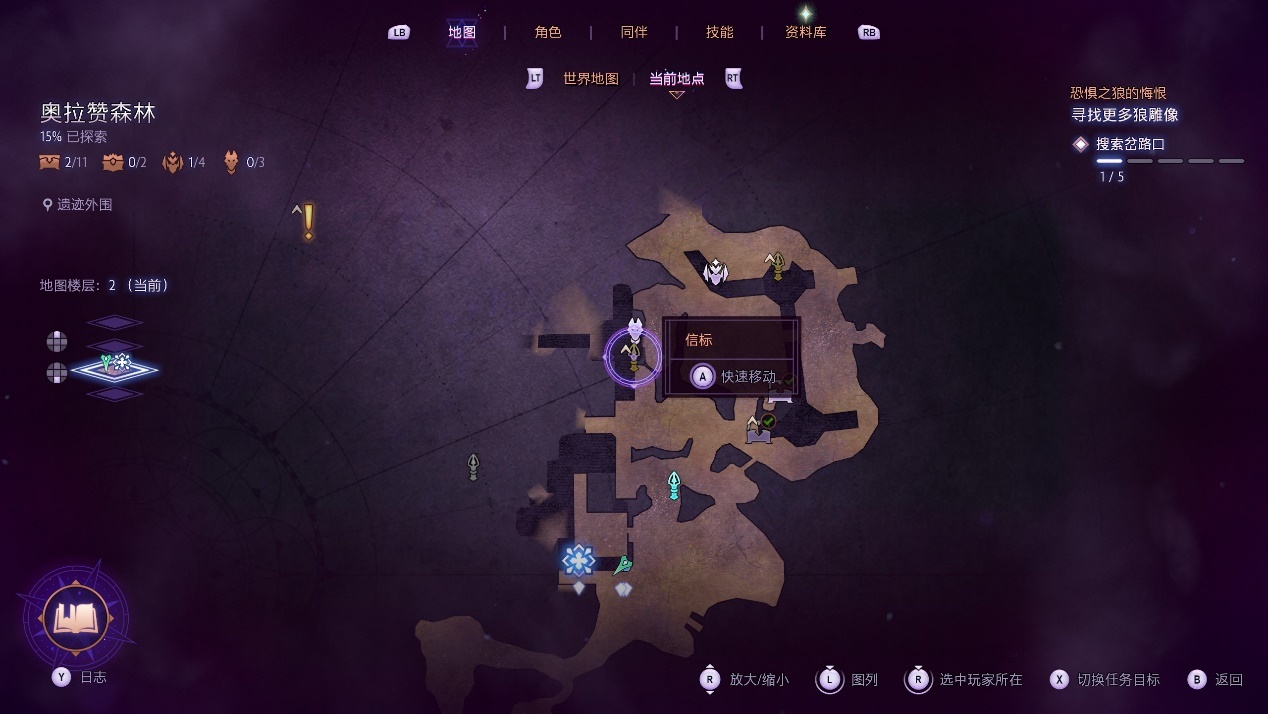The width and height of the screenshot is (1268, 714).
Task: Select the cyan beacon marker on map
Action: pos(674,485)
